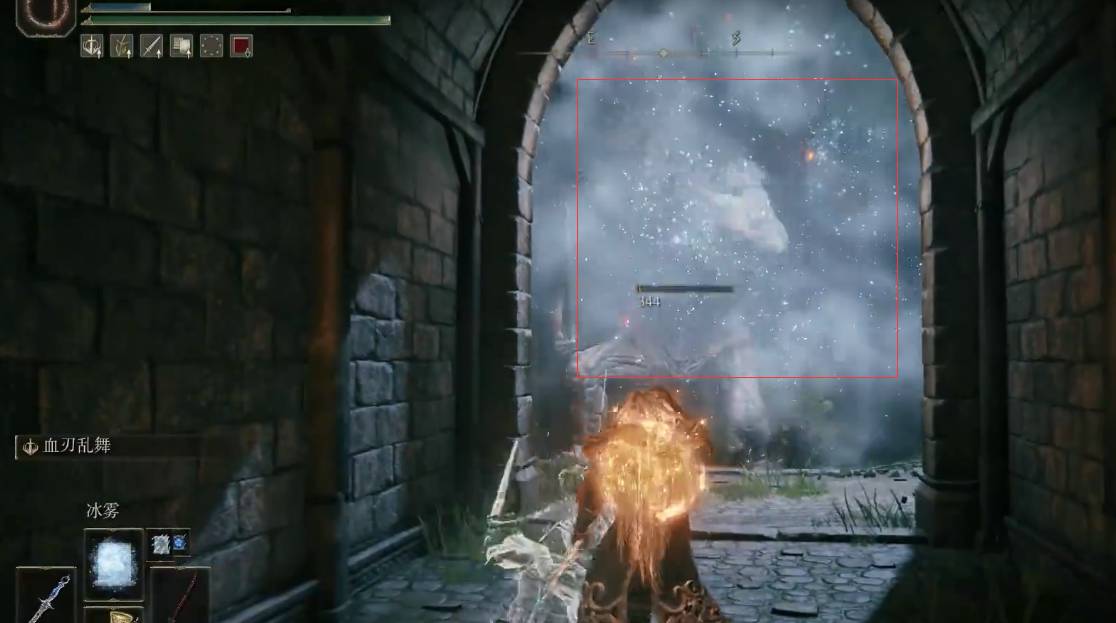Open the golden flask item slot
This screenshot has width=1116, height=623.
tap(113, 614)
